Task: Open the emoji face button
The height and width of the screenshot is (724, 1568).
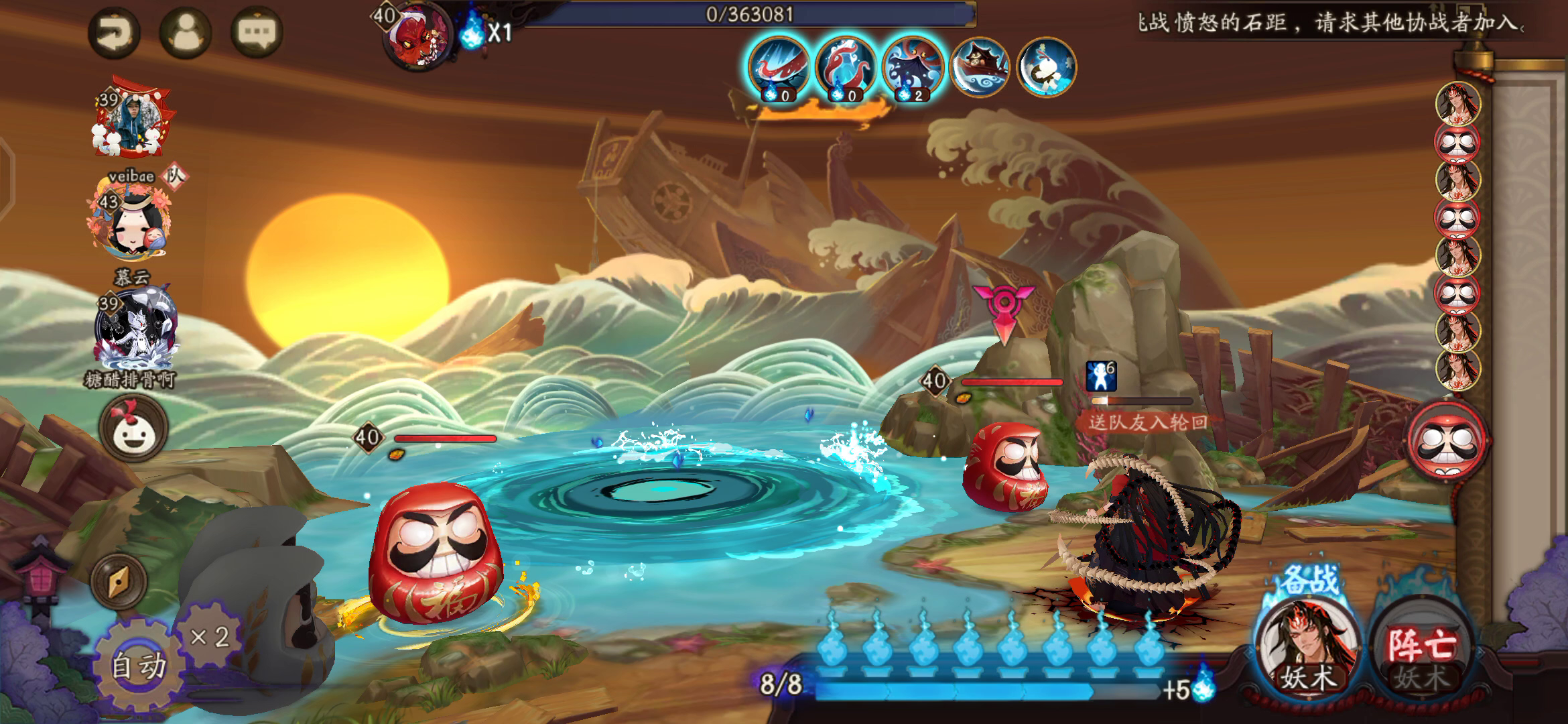Action: (x=133, y=429)
